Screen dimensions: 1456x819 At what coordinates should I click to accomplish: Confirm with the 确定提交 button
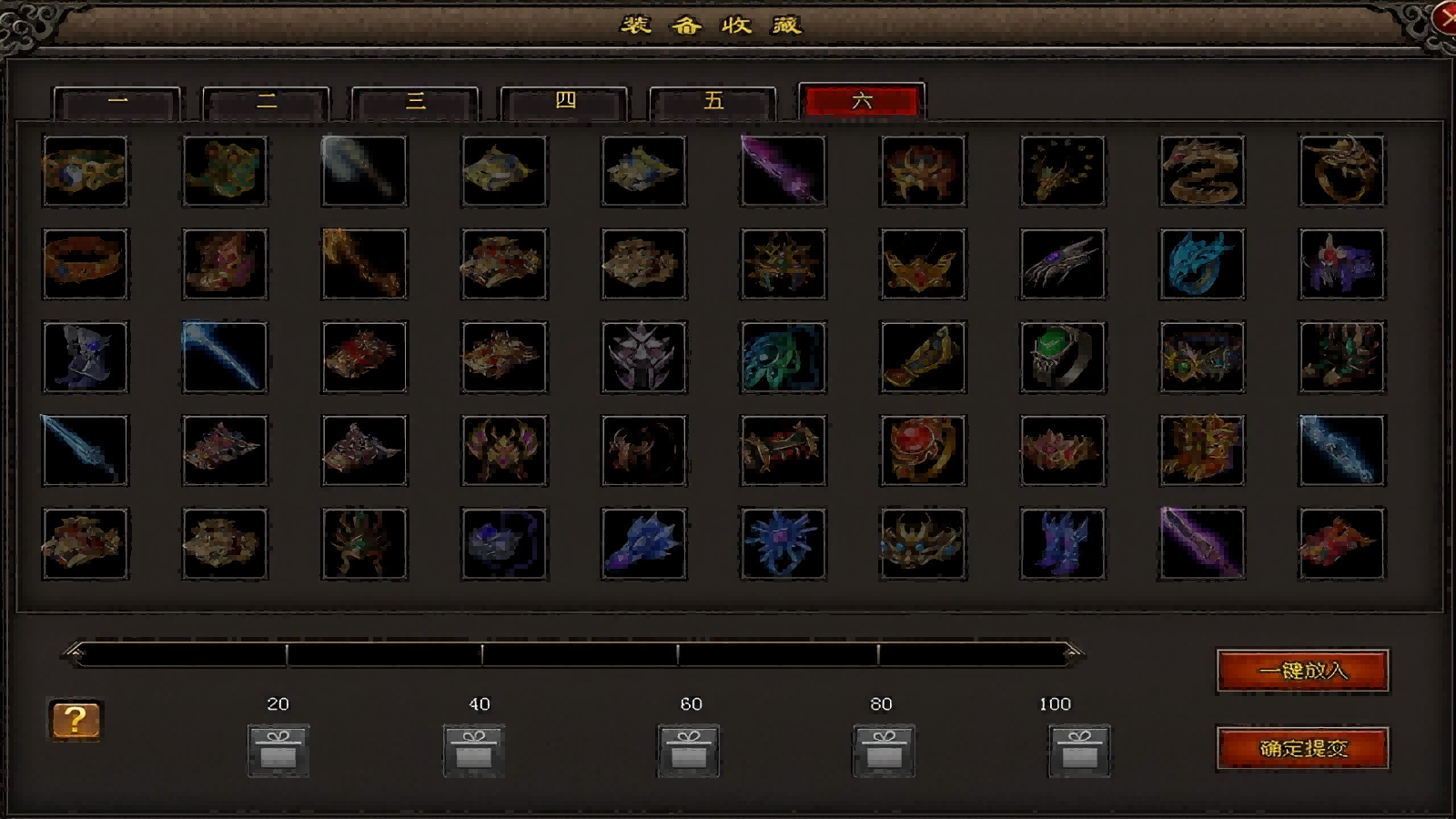(x=1302, y=748)
